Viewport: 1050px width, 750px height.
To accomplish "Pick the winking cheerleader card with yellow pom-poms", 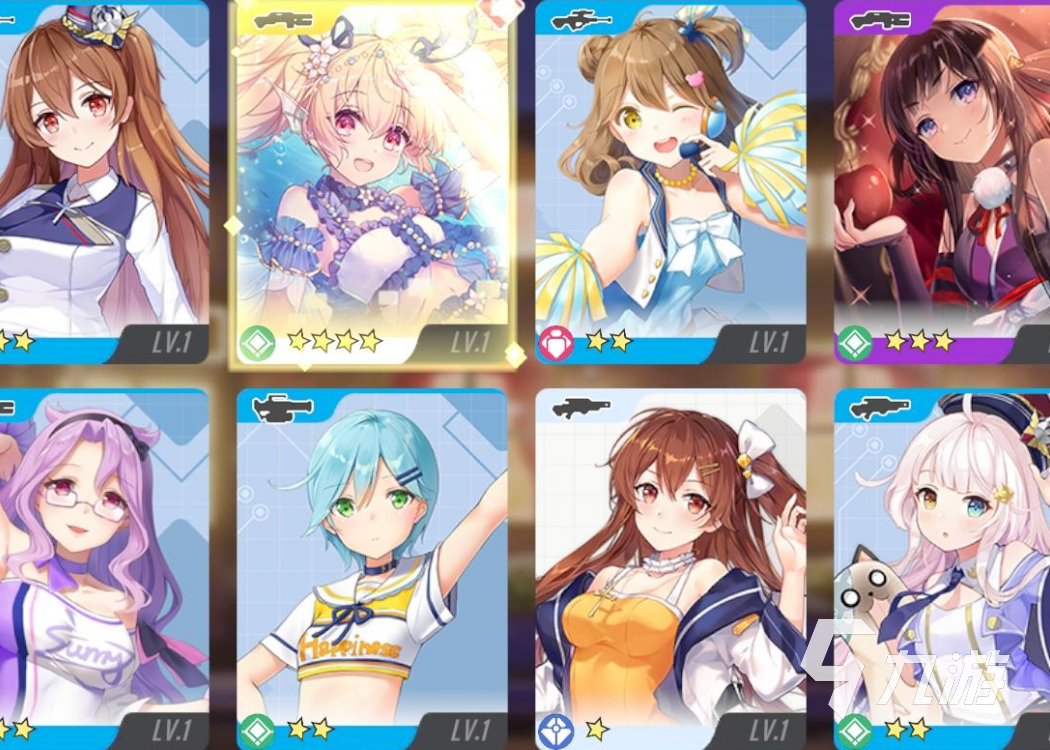I will pyautogui.click(x=670, y=180).
